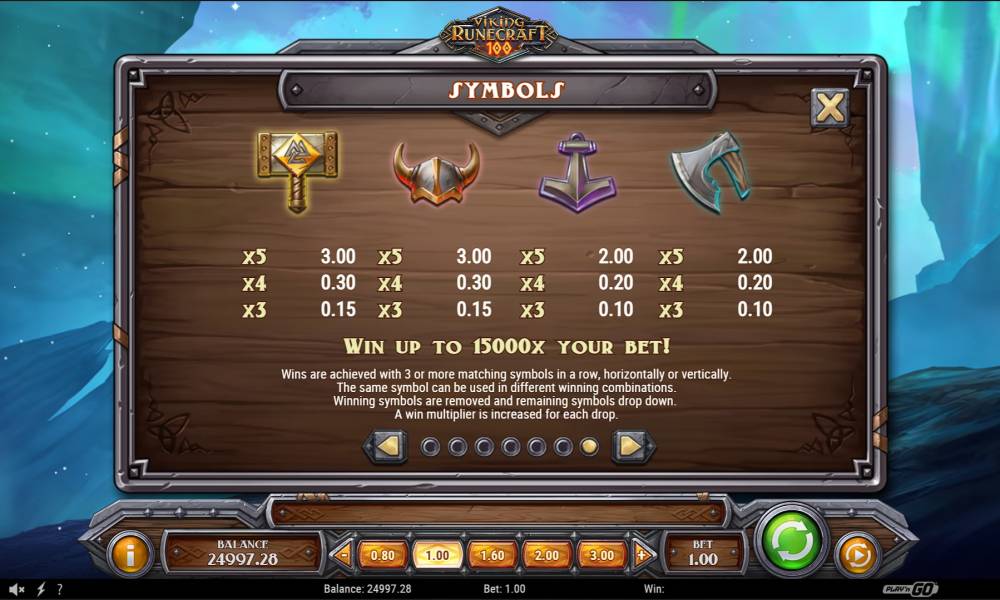Go to the previous paytable page
This screenshot has width=1000, height=600.
tap(388, 446)
